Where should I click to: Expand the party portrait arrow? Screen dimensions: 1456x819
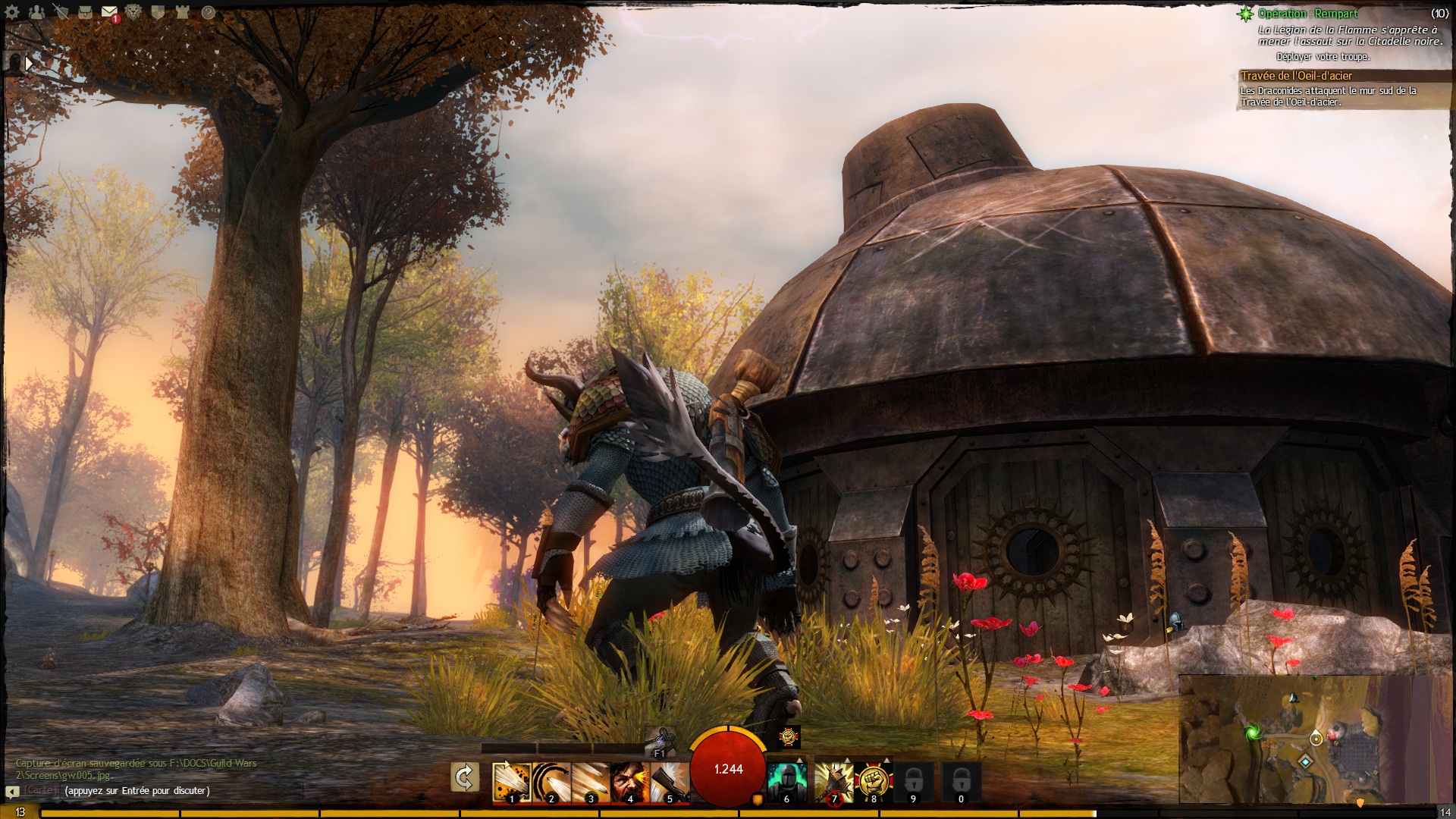29,64
